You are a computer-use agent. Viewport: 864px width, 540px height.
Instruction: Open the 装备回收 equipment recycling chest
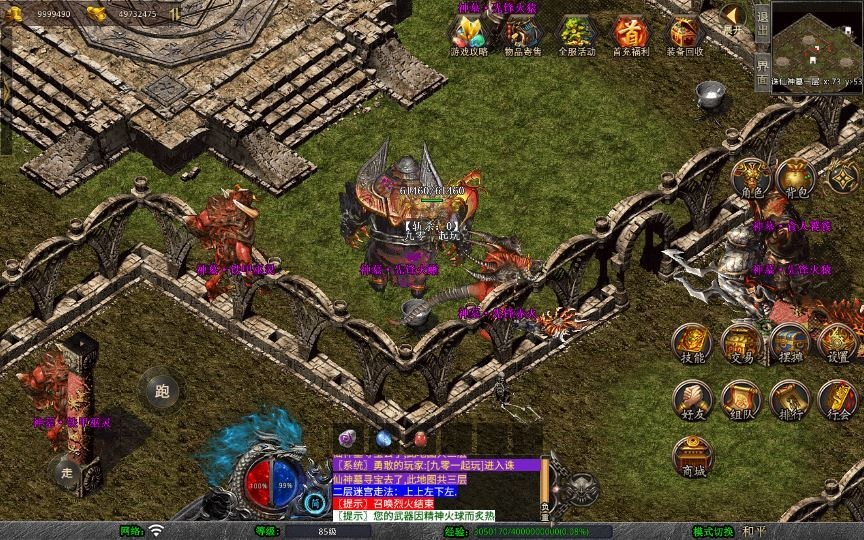[685, 34]
